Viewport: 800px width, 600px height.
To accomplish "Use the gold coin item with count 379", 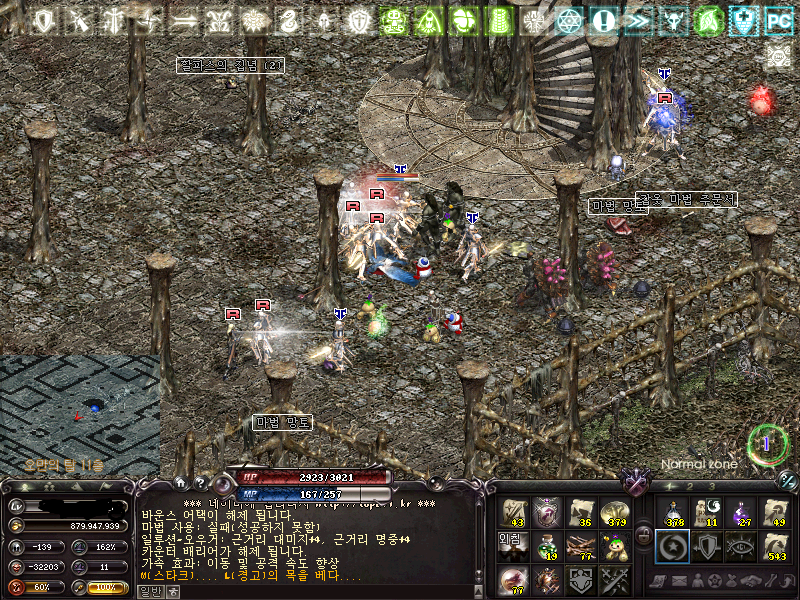I will [614, 512].
